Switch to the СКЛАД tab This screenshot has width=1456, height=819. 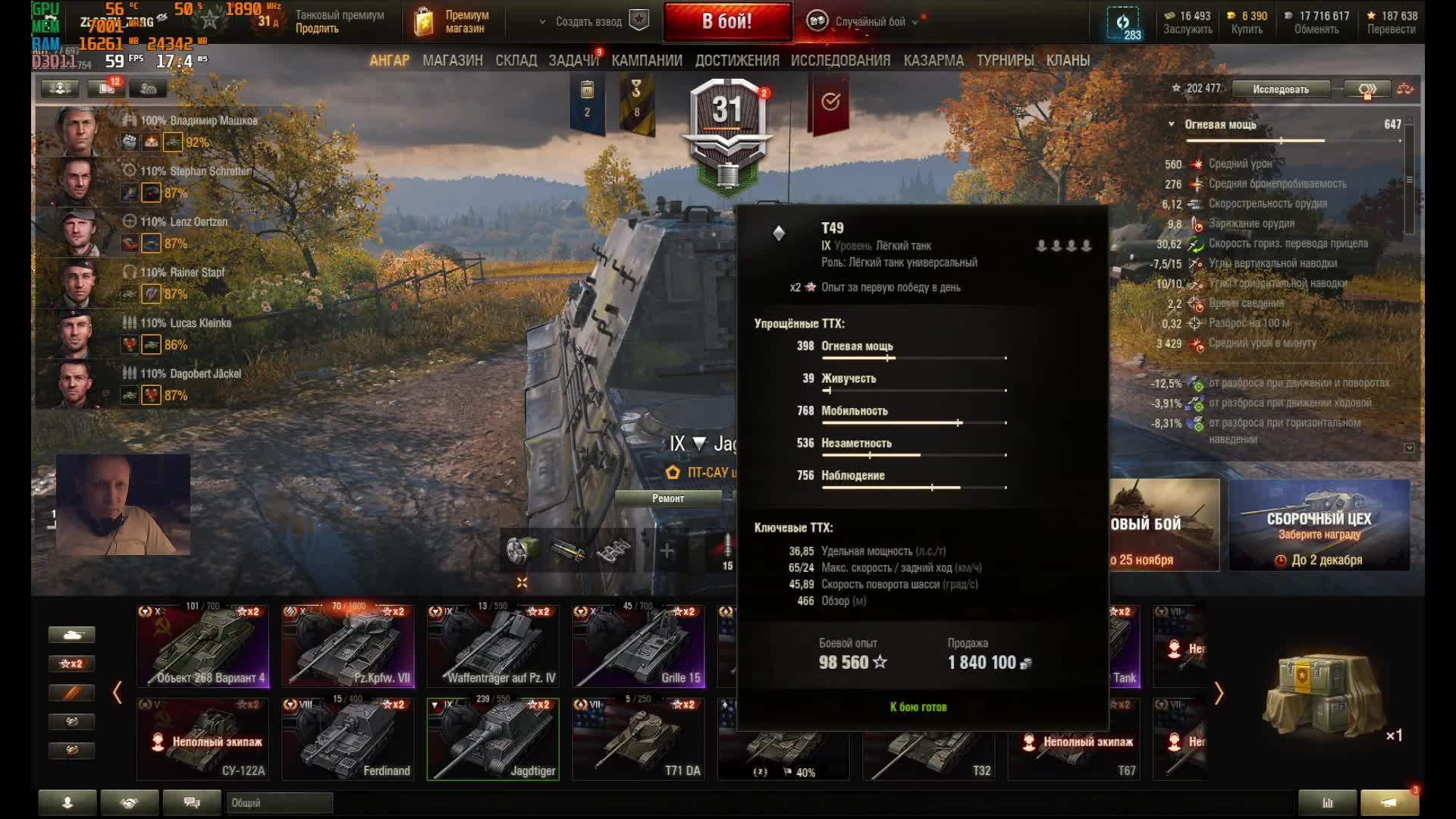point(516,61)
